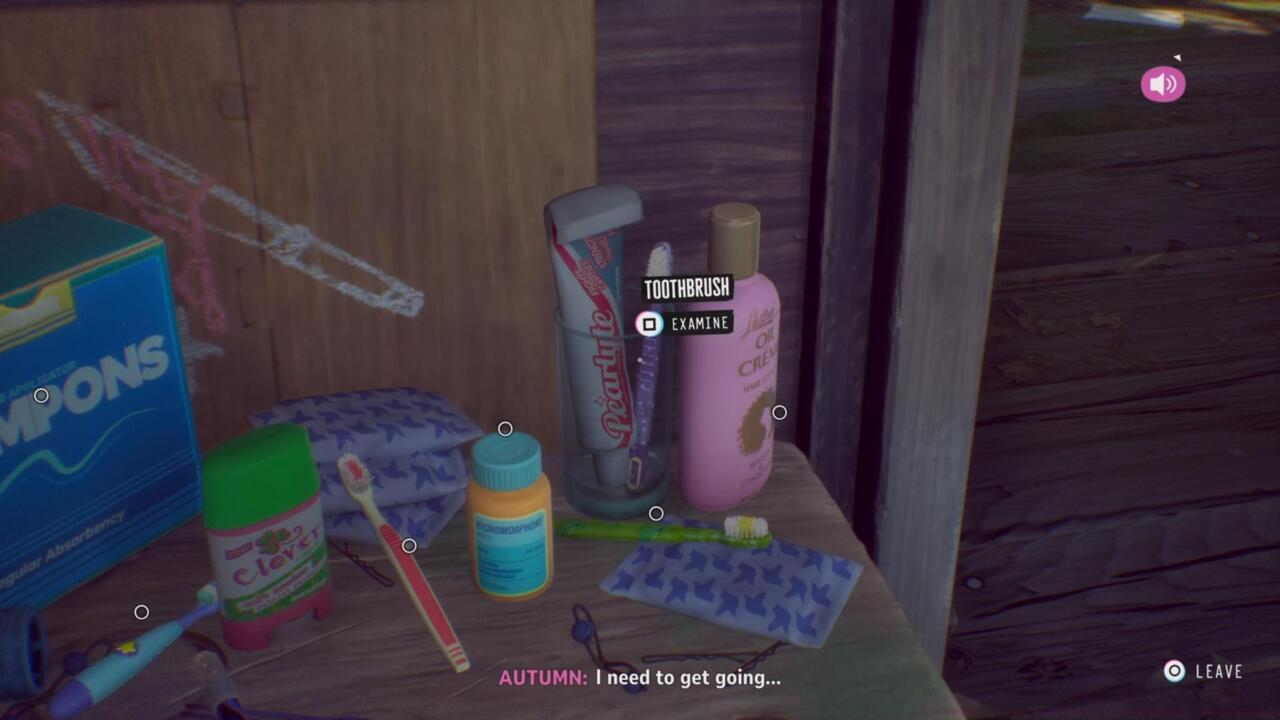The image size is (1280, 720).
Task: Mute audio with the pink speaker icon
Action: 1161,84
